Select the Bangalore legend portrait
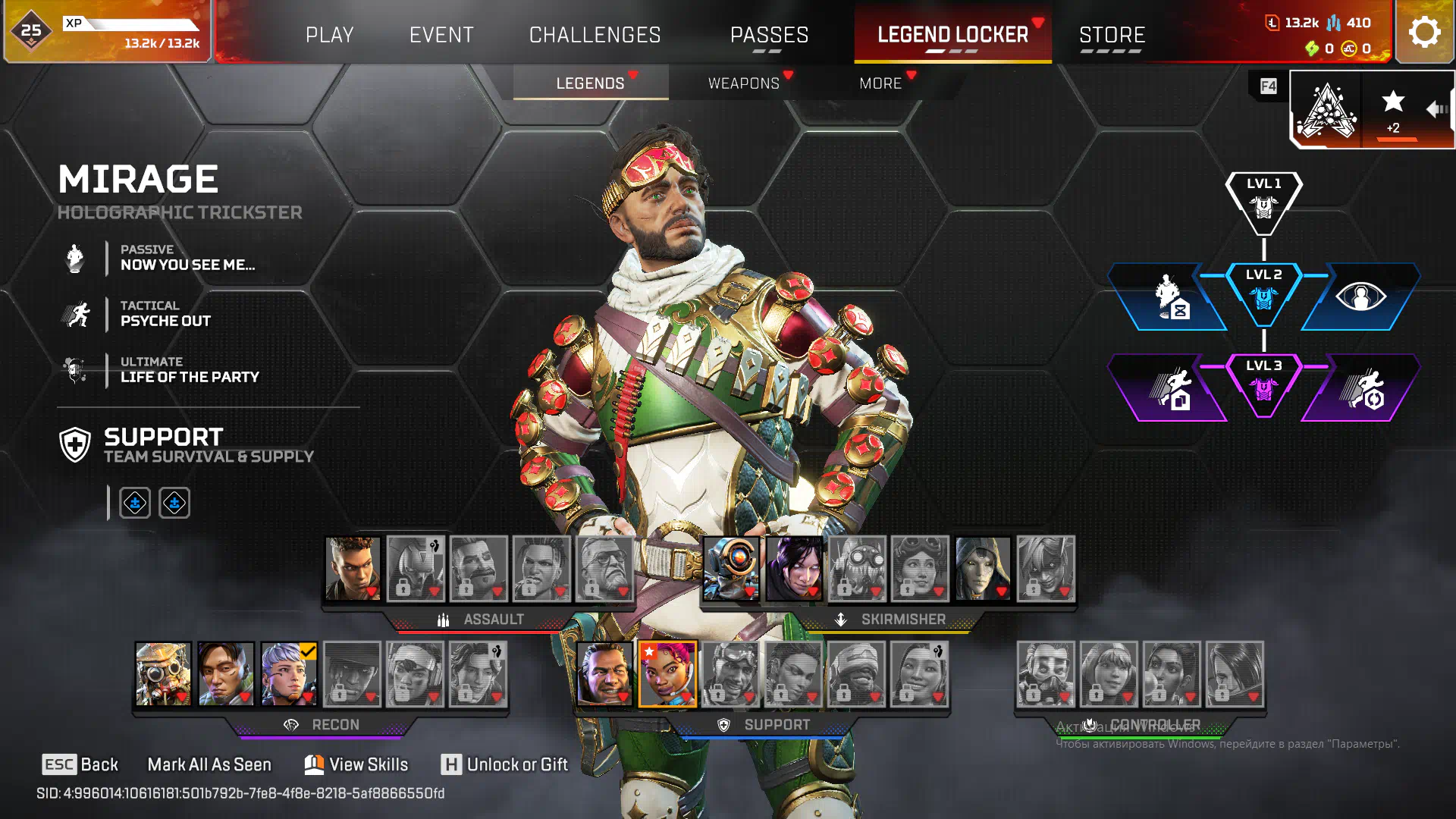Image resolution: width=1456 pixels, height=819 pixels. click(353, 568)
